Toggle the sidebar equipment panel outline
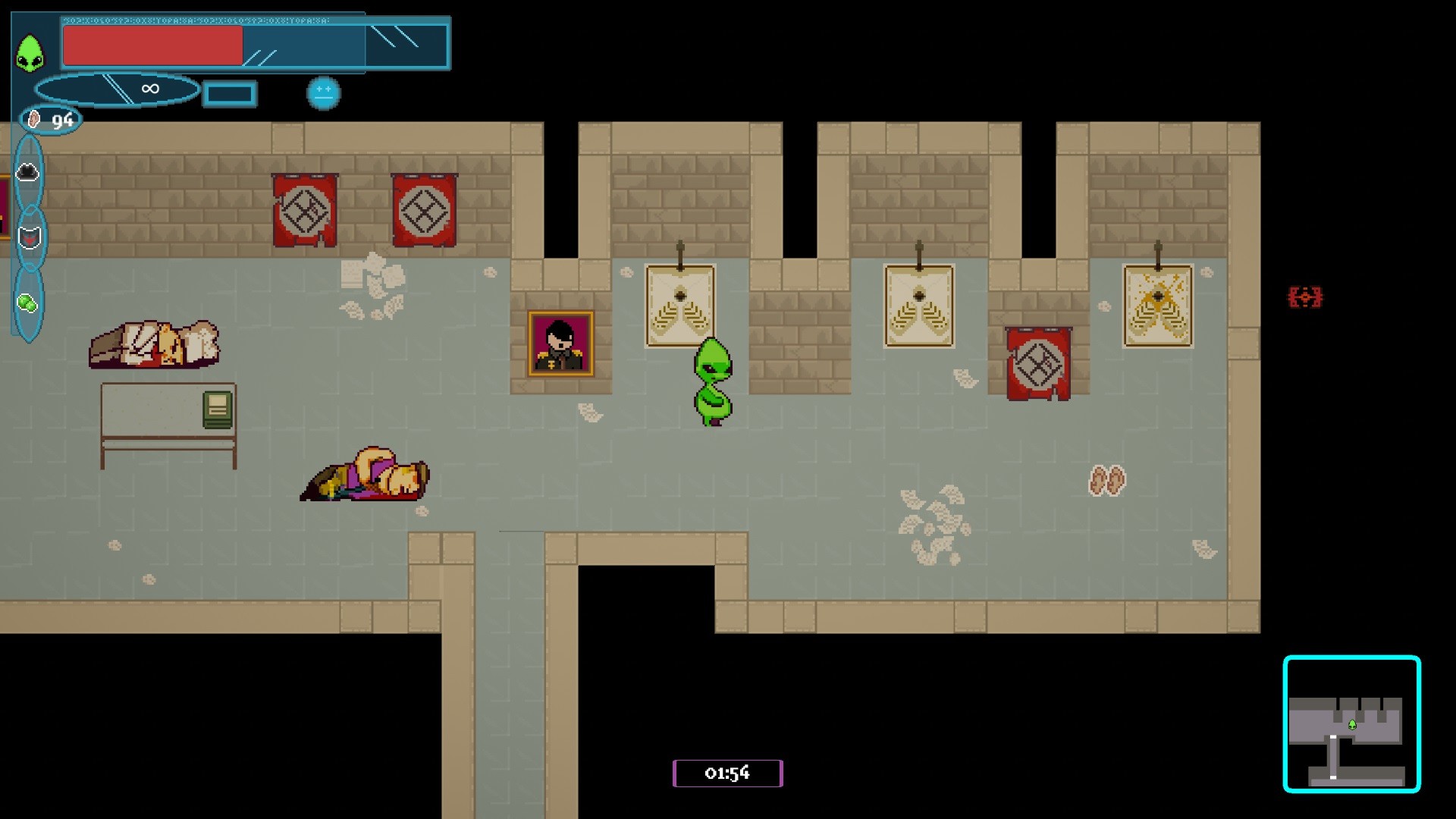 pyautogui.click(x=29, y=235)
